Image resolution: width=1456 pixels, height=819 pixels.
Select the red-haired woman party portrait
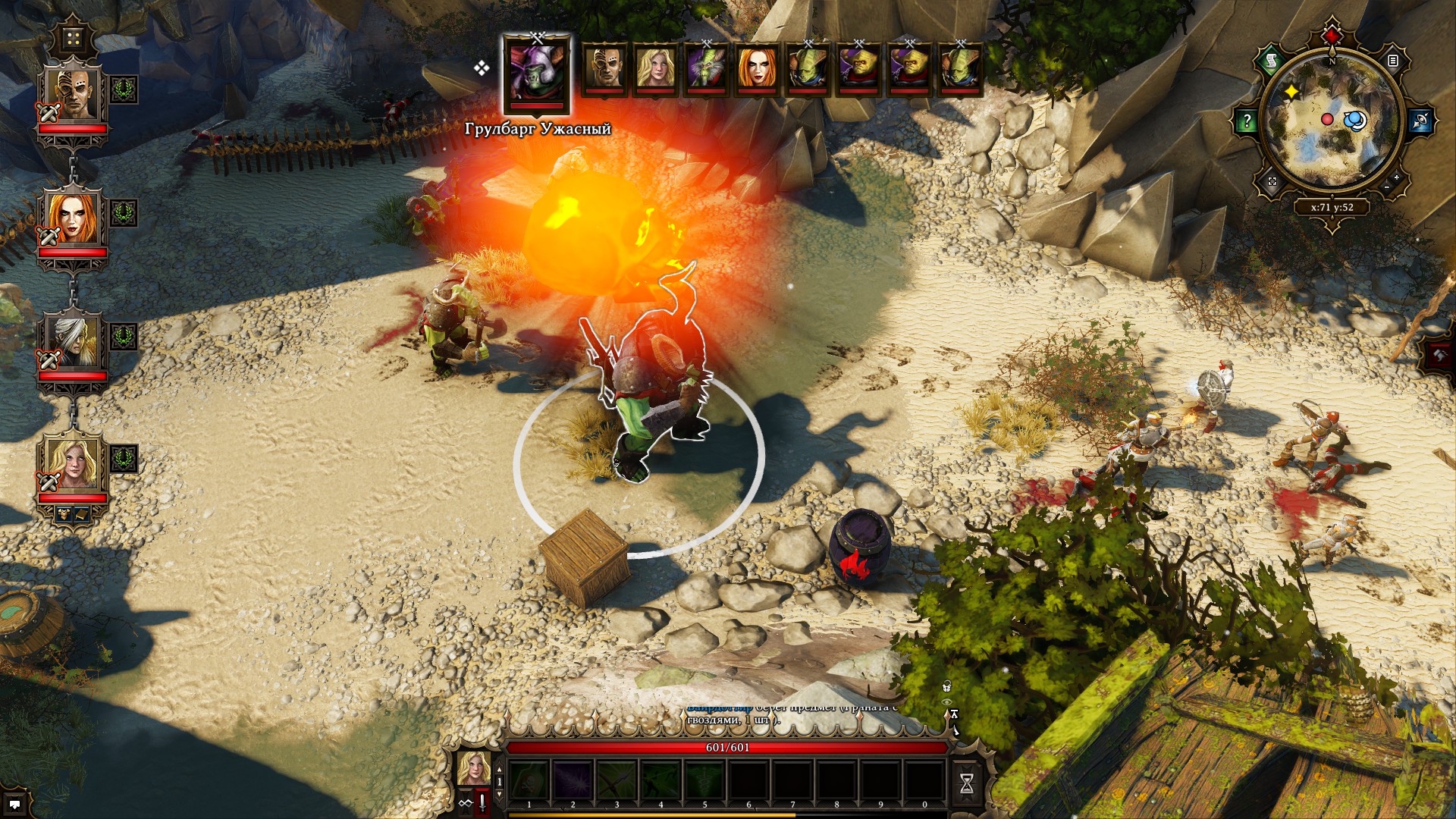[x=73, y=220]
